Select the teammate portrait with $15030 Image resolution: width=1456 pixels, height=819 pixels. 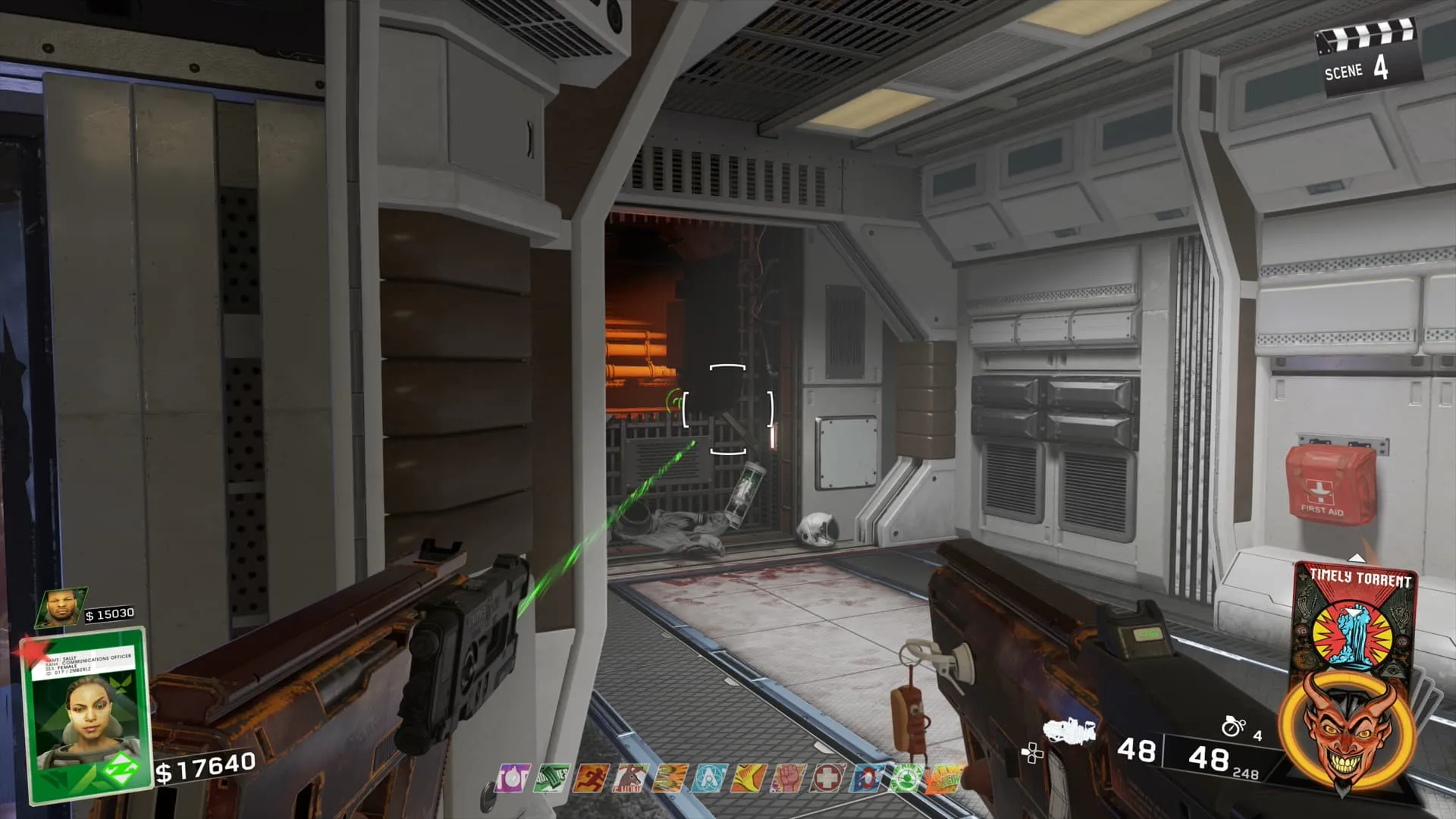click(61, 608)
